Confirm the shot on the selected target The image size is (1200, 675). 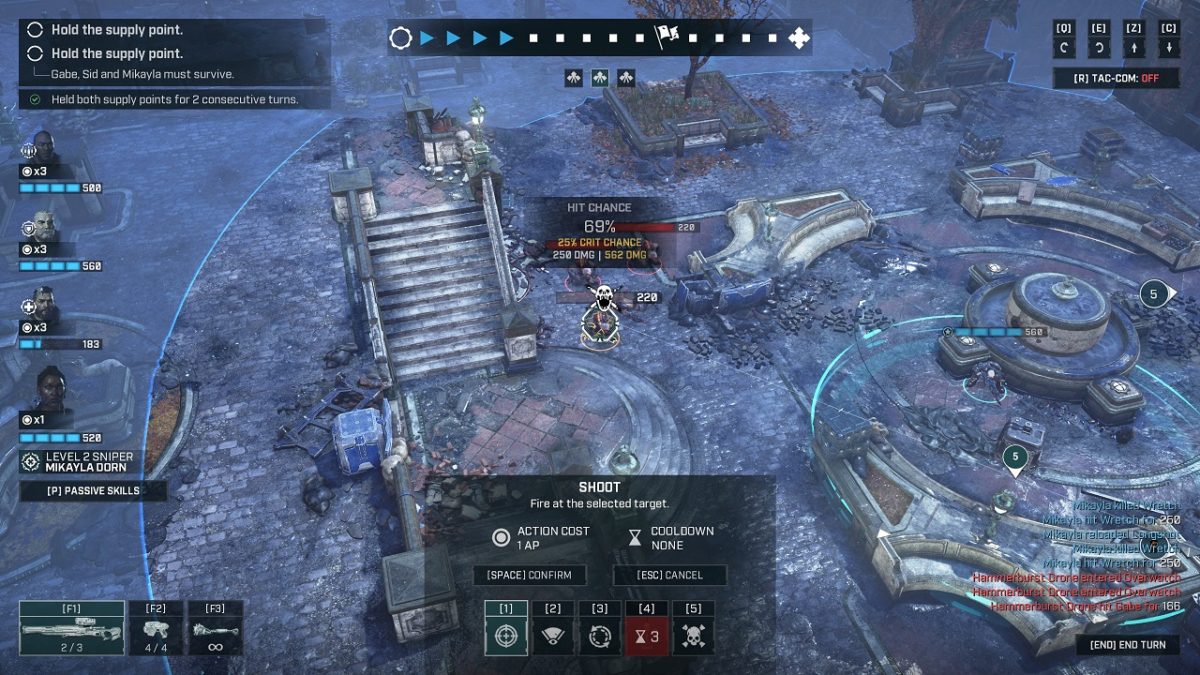pos(530,575)
